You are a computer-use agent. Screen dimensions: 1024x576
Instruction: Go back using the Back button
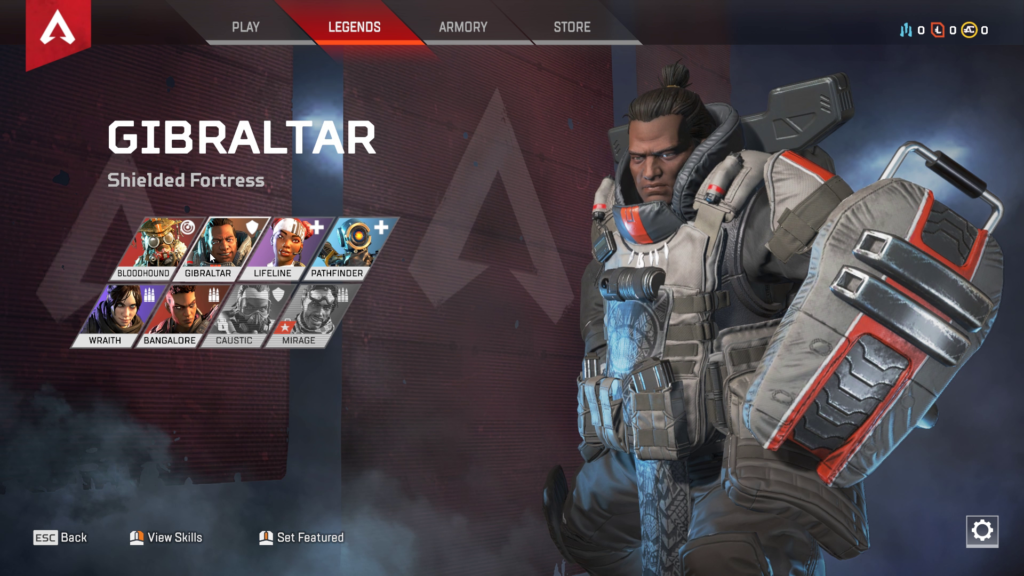tap(61, 538)
